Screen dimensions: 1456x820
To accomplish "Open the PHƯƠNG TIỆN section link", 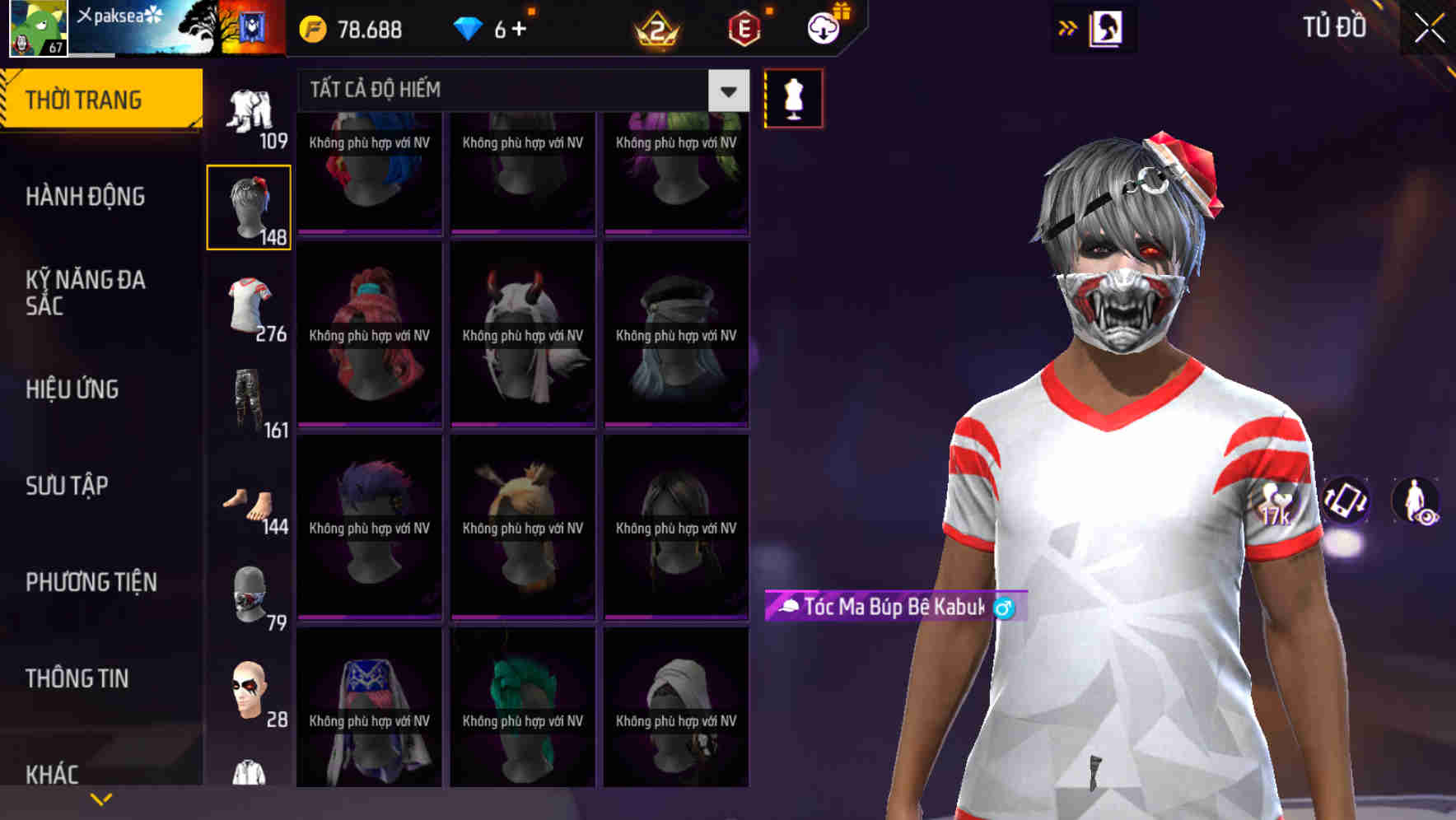I will click(91, 582).
